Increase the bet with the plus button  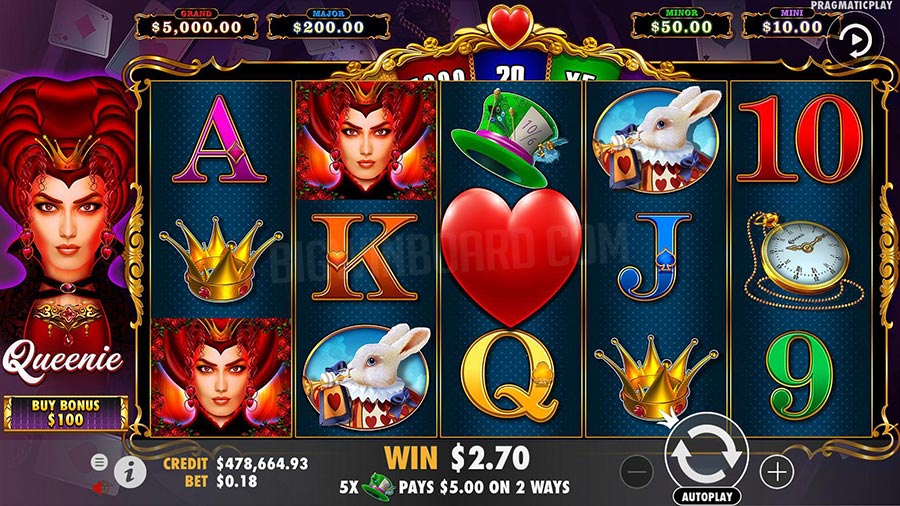coord(776,470)
